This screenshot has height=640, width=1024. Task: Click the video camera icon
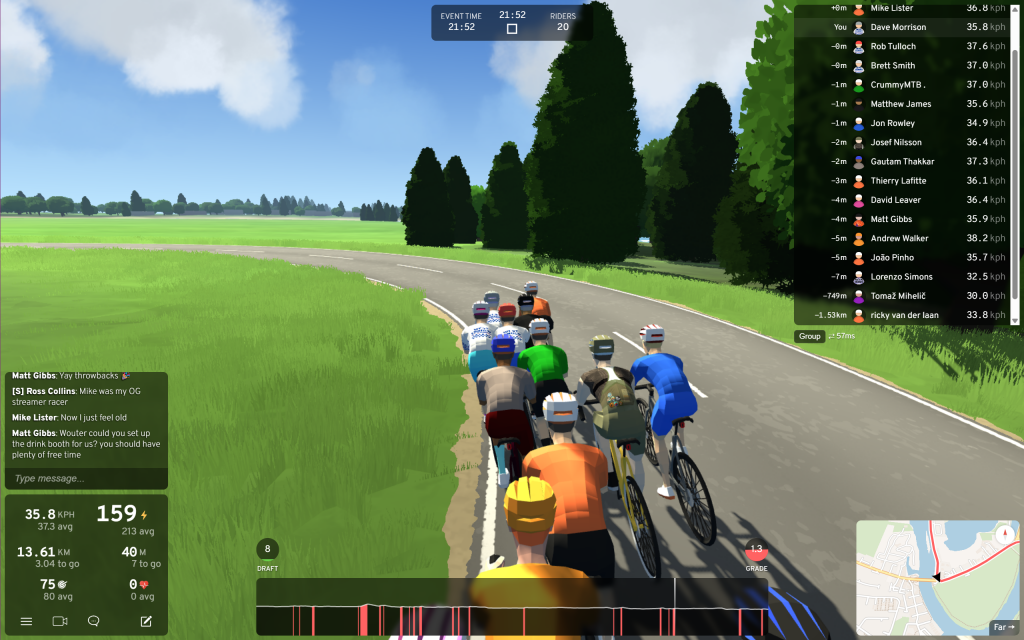click(x=59, y=621)
